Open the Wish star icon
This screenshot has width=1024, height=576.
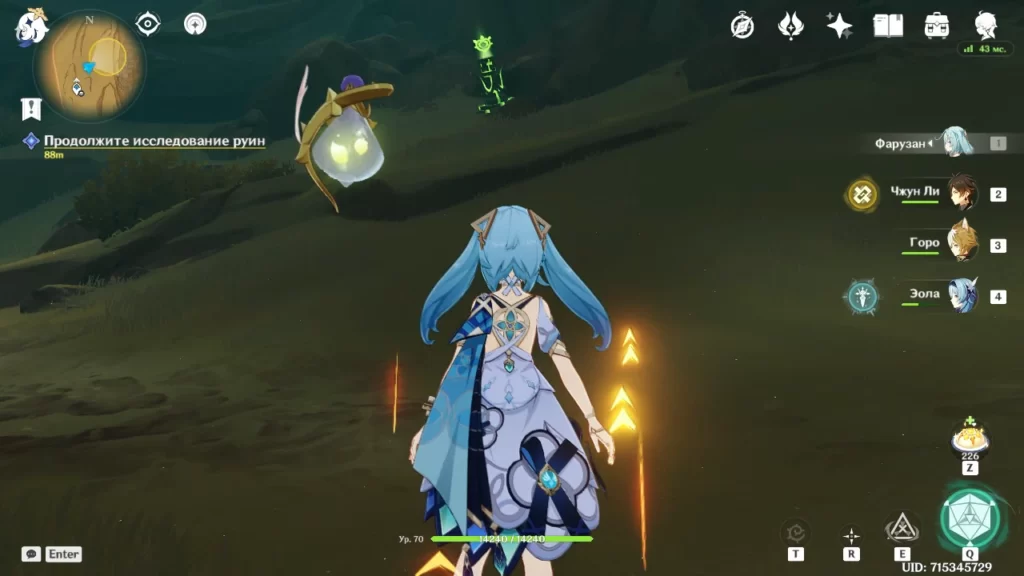coord(839,26)
